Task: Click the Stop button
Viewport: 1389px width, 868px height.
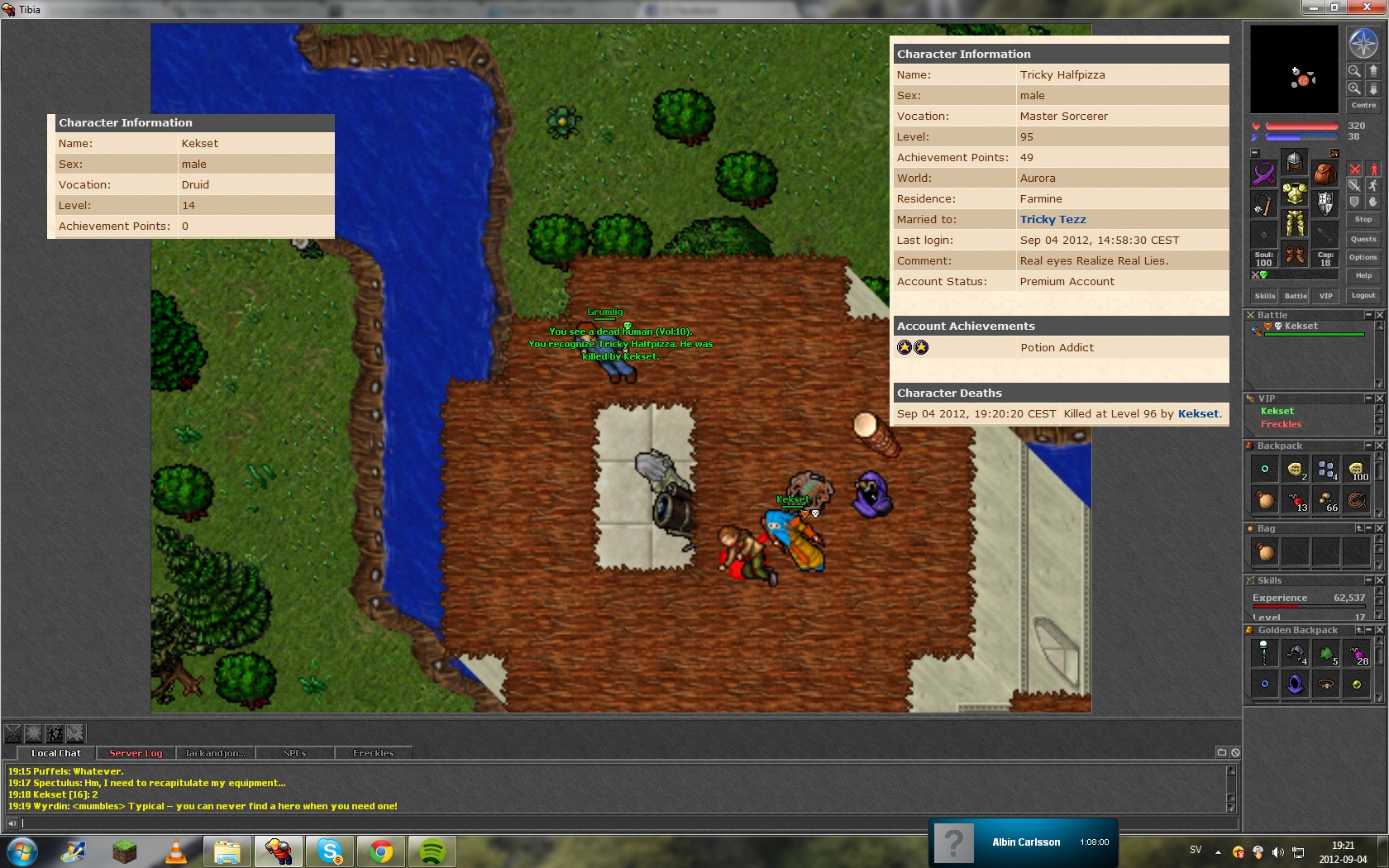Action: pos(1363,219)
